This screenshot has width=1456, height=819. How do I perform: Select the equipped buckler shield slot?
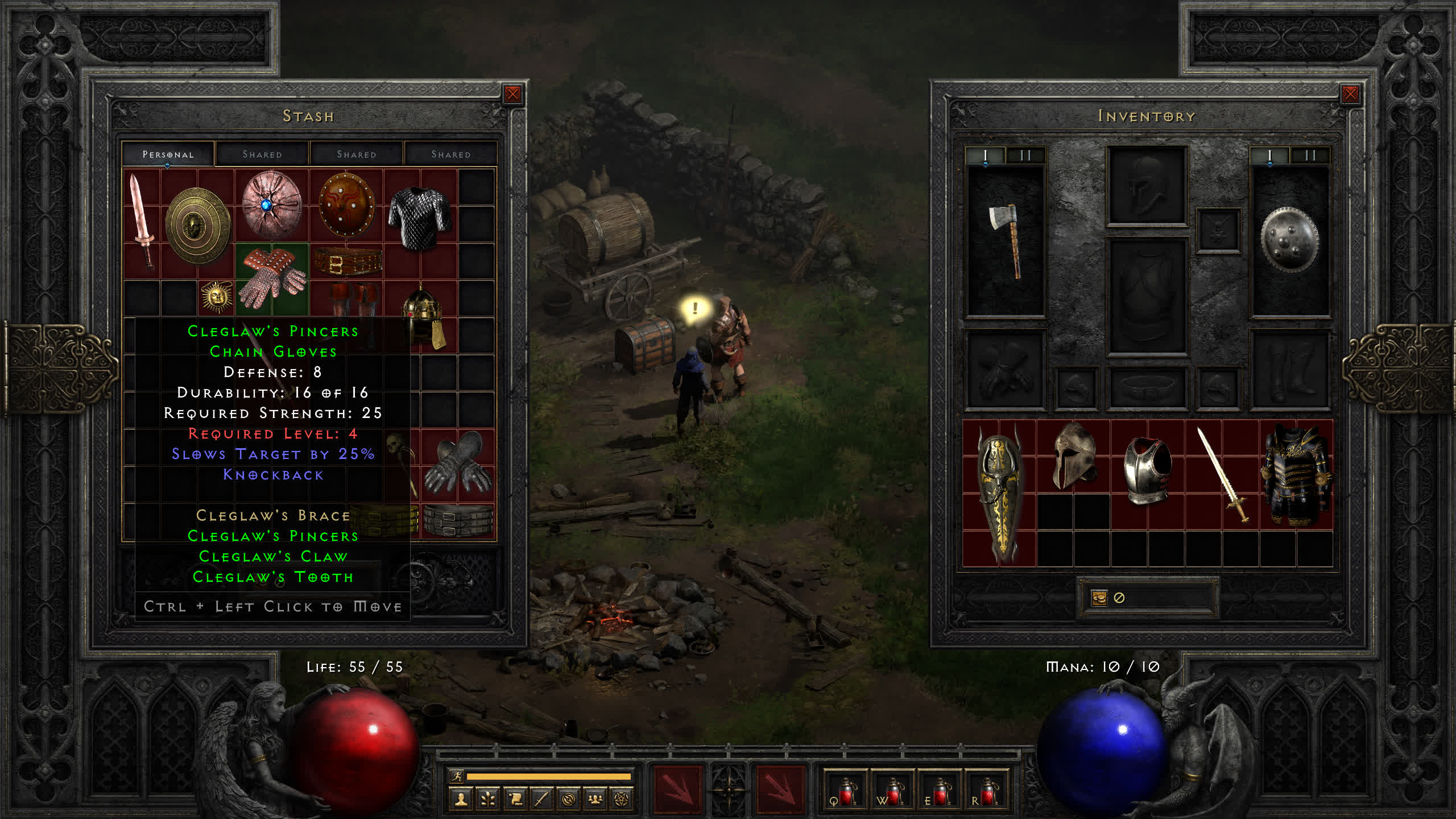1289,240
